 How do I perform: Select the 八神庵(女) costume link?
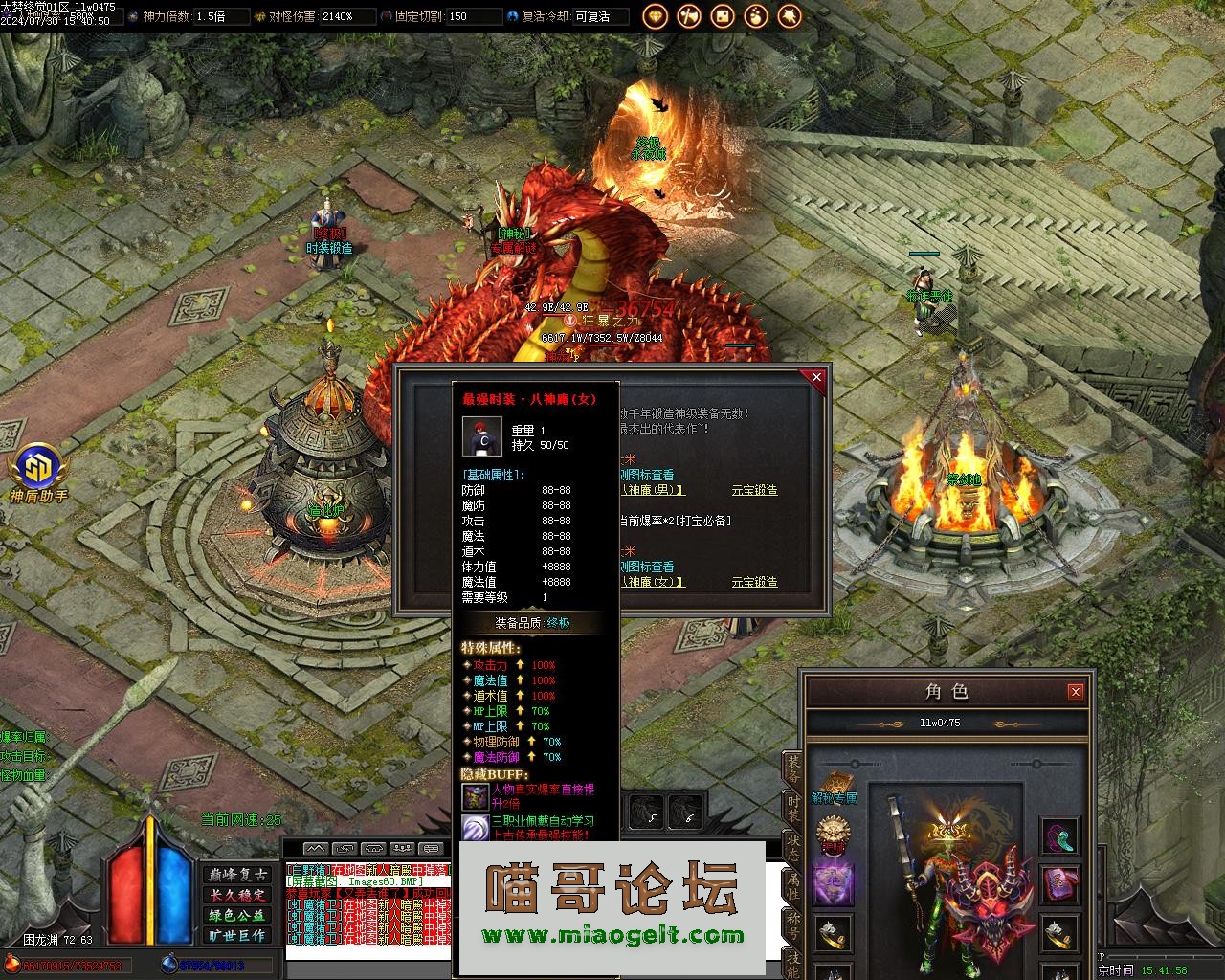click(654, 582)
